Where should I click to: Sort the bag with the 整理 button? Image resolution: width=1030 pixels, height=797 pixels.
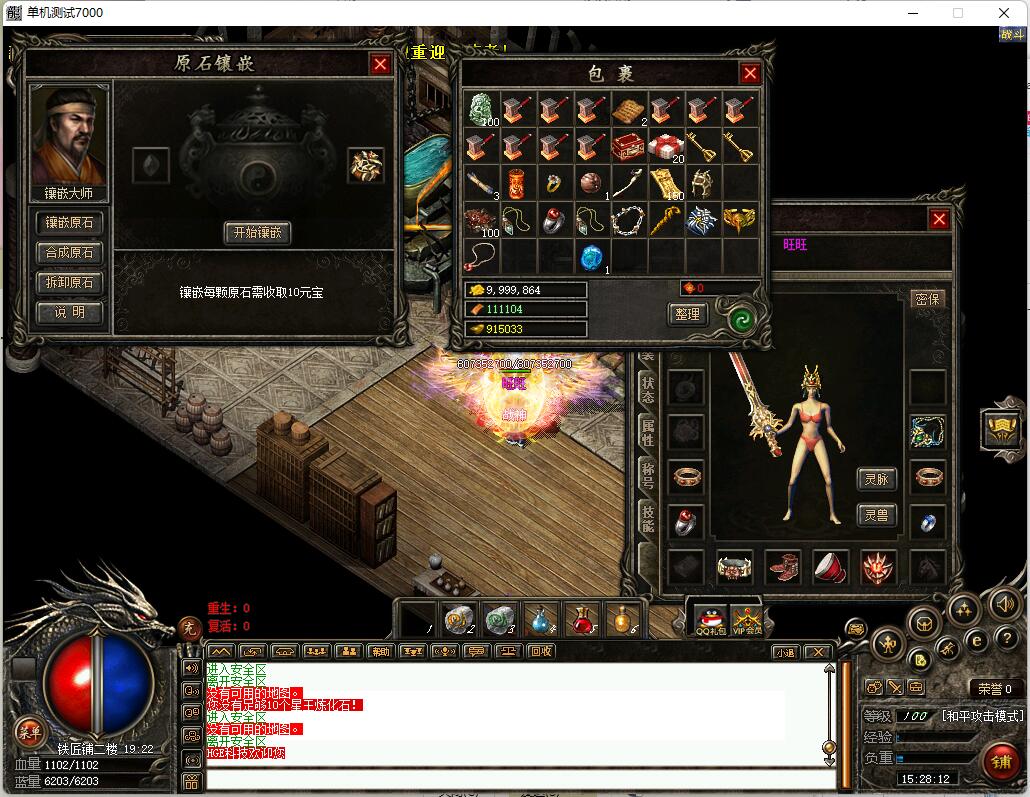pos(687,314)
